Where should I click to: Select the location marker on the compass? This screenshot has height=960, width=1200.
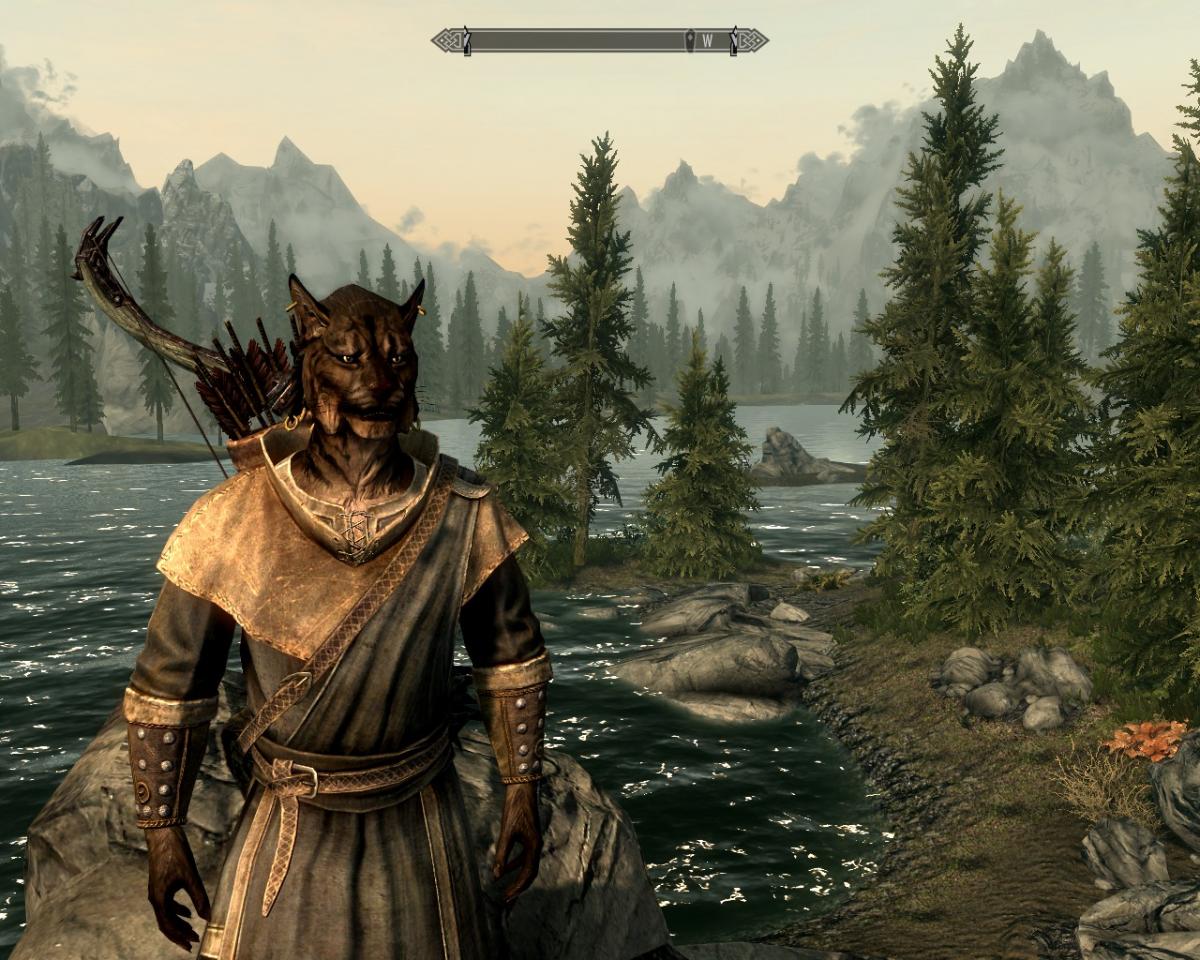[689, 41]
